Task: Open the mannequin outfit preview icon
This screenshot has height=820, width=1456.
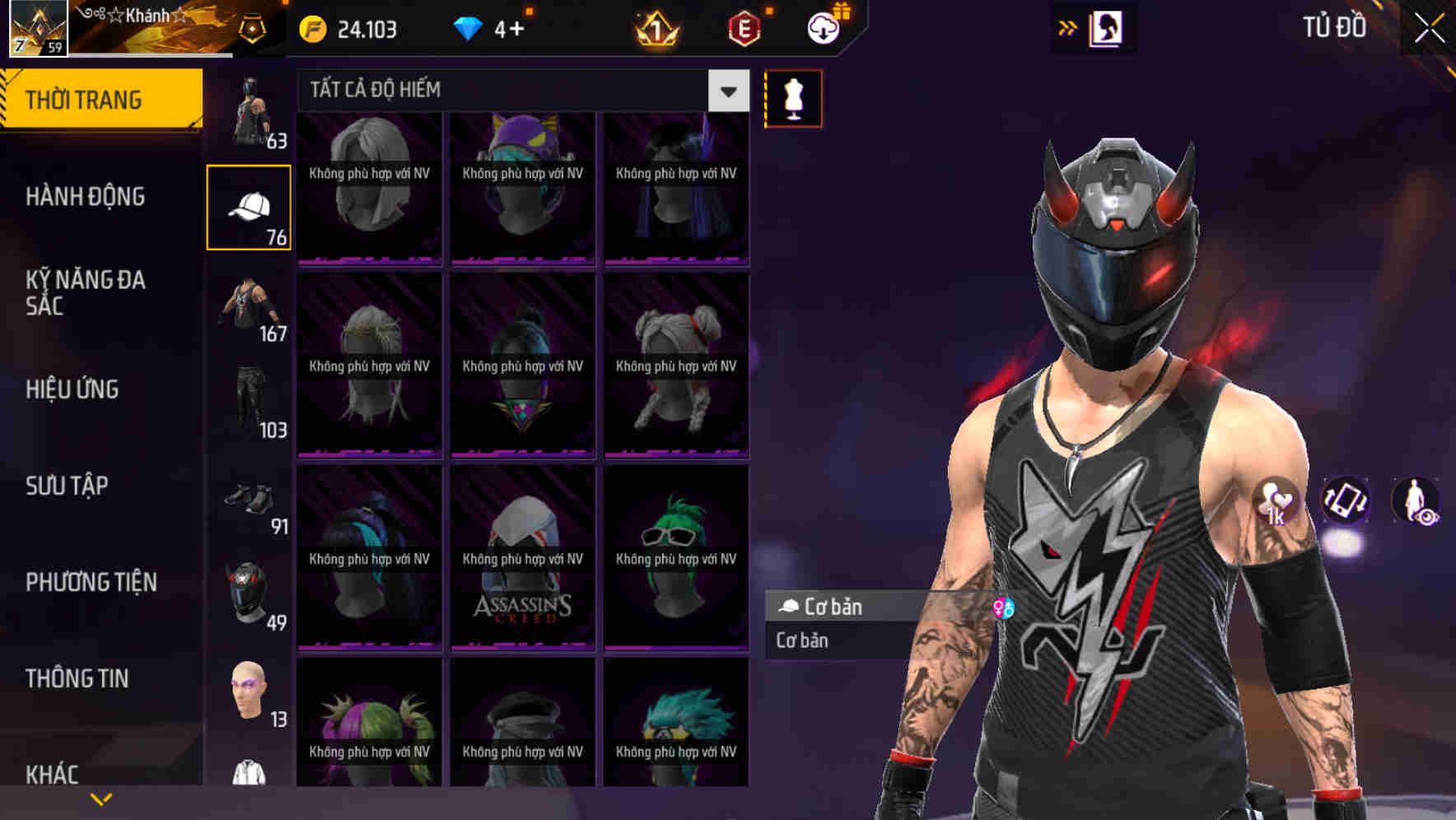Action: tap(793, 98)
